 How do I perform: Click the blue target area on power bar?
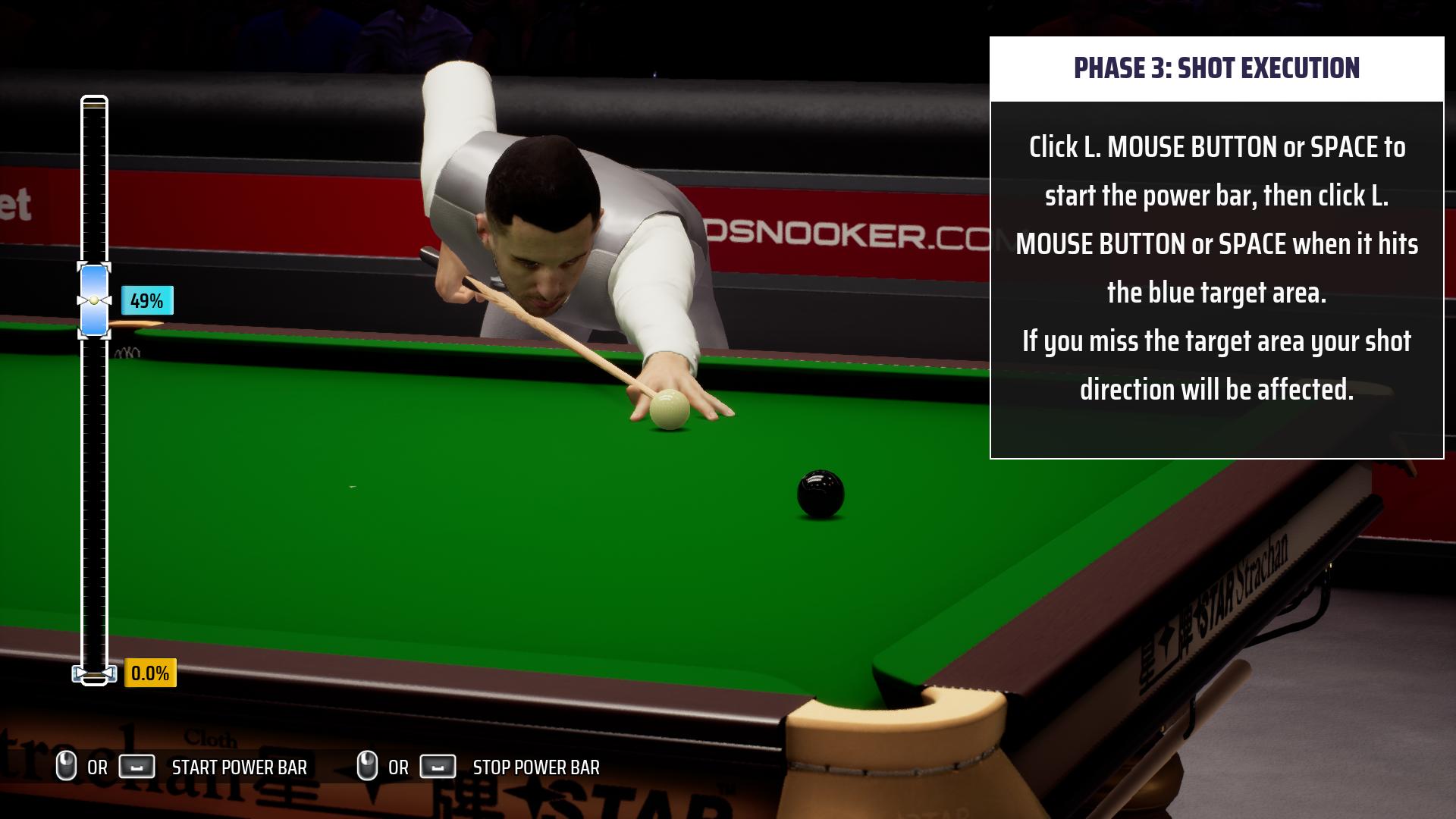[94, 300]
